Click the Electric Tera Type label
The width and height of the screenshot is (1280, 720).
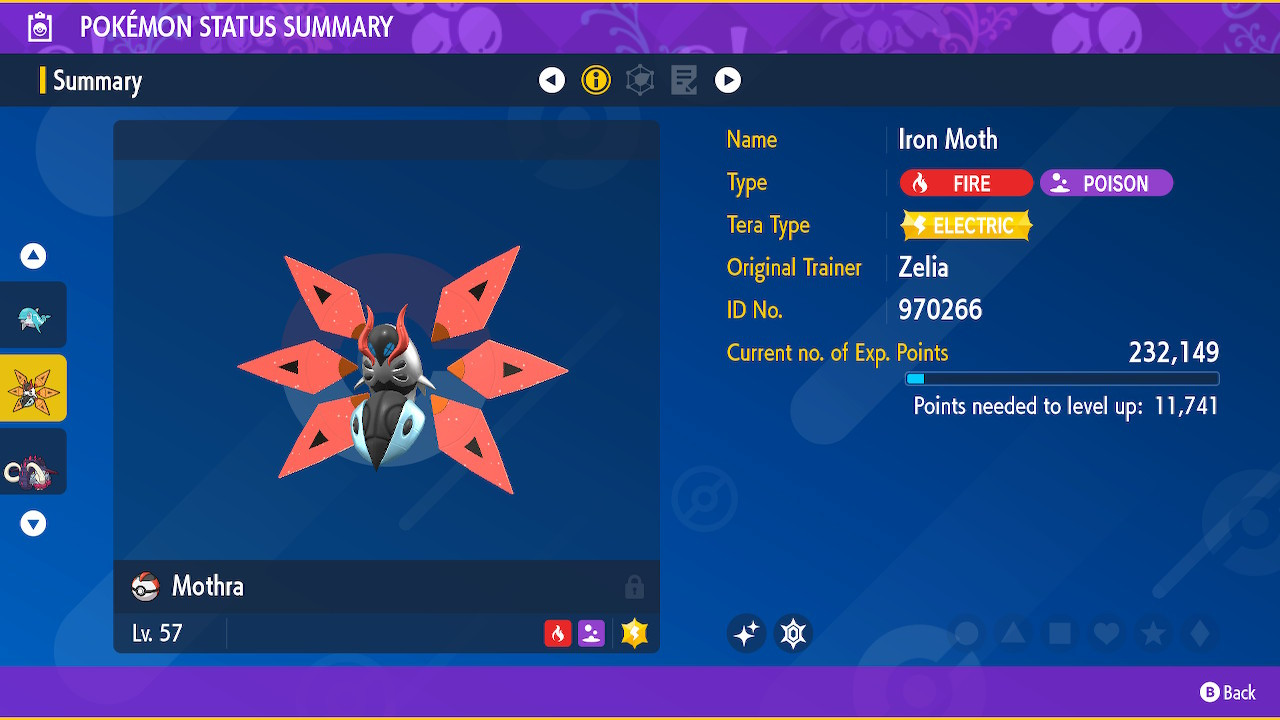965,225
